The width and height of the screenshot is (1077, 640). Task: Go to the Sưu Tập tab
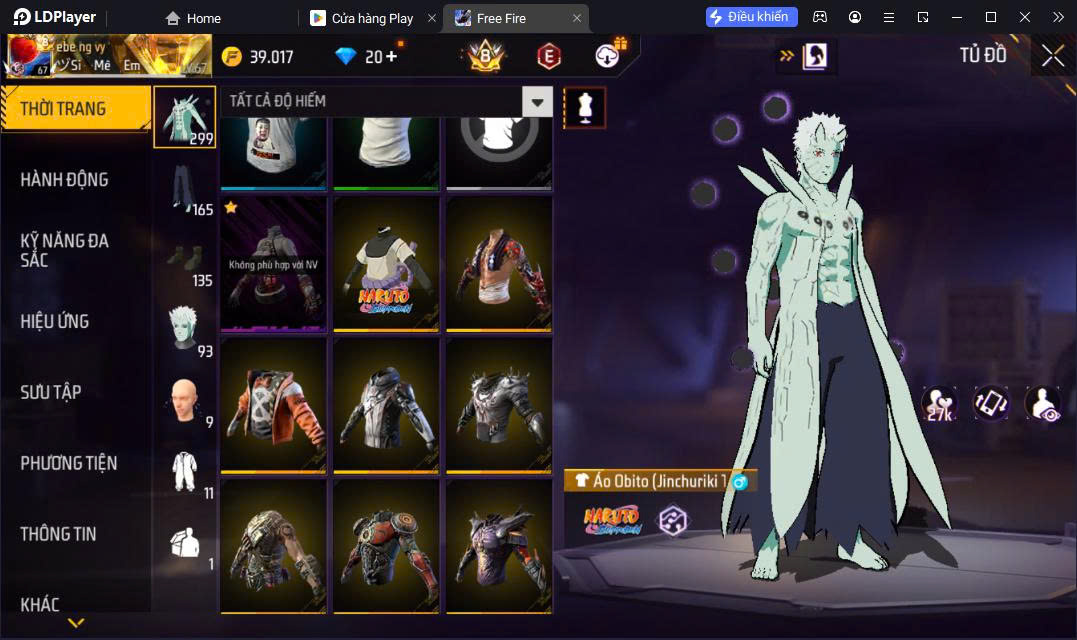[x=50, y=392]
